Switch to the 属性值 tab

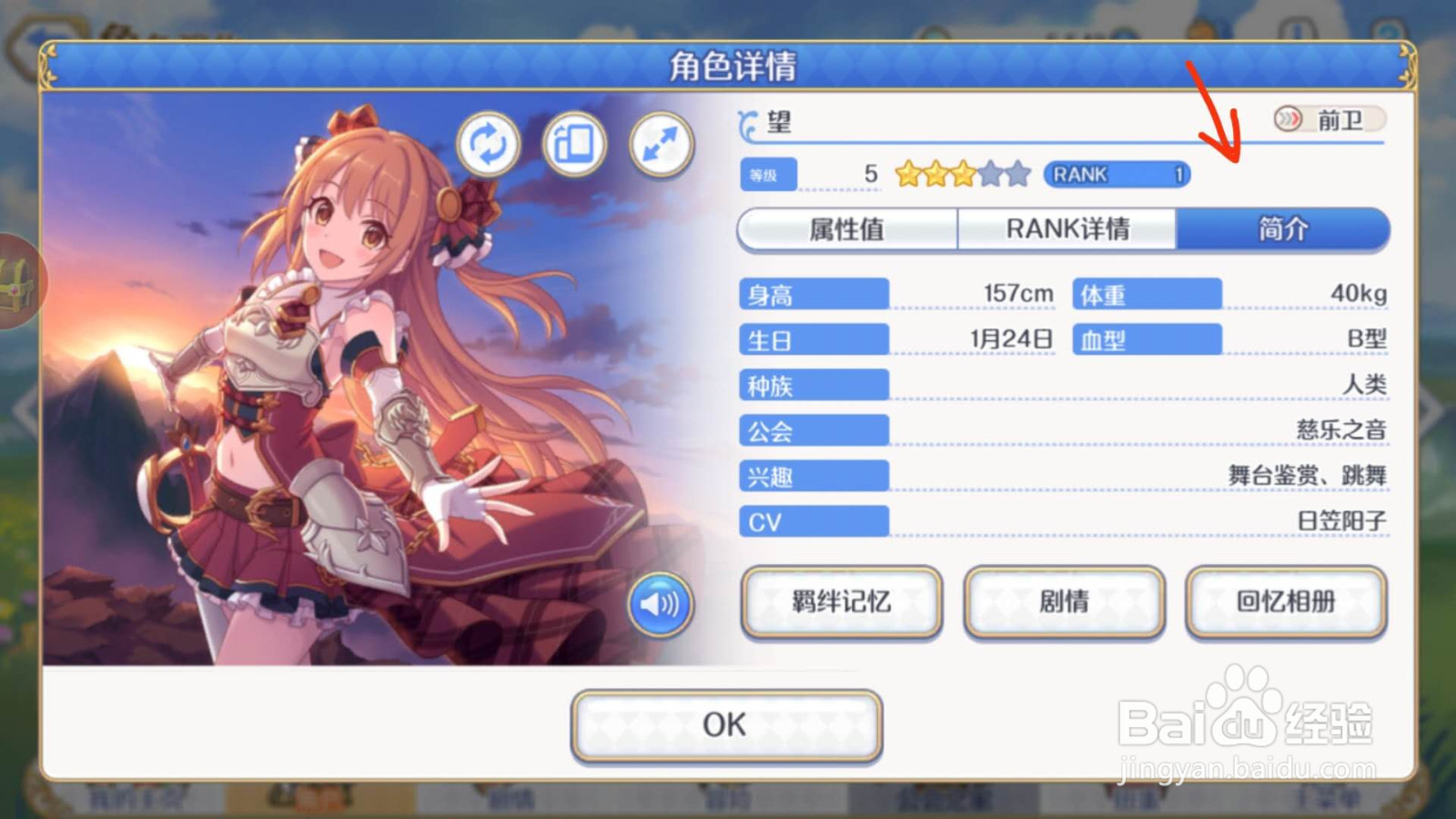pyautogui.click(x=847, y=229)
